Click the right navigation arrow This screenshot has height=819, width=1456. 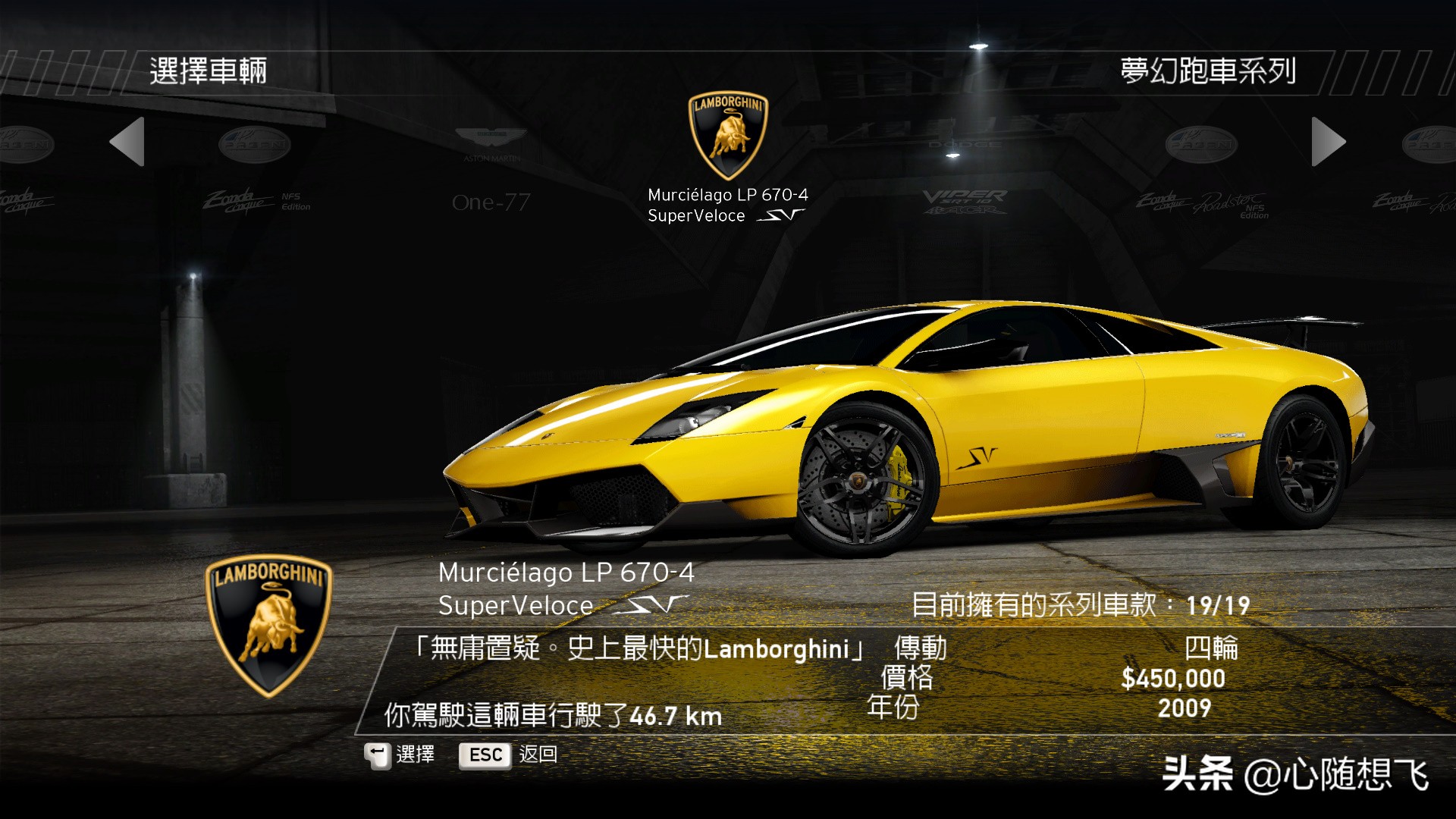pyautogui.click(x=1327, y=143)
